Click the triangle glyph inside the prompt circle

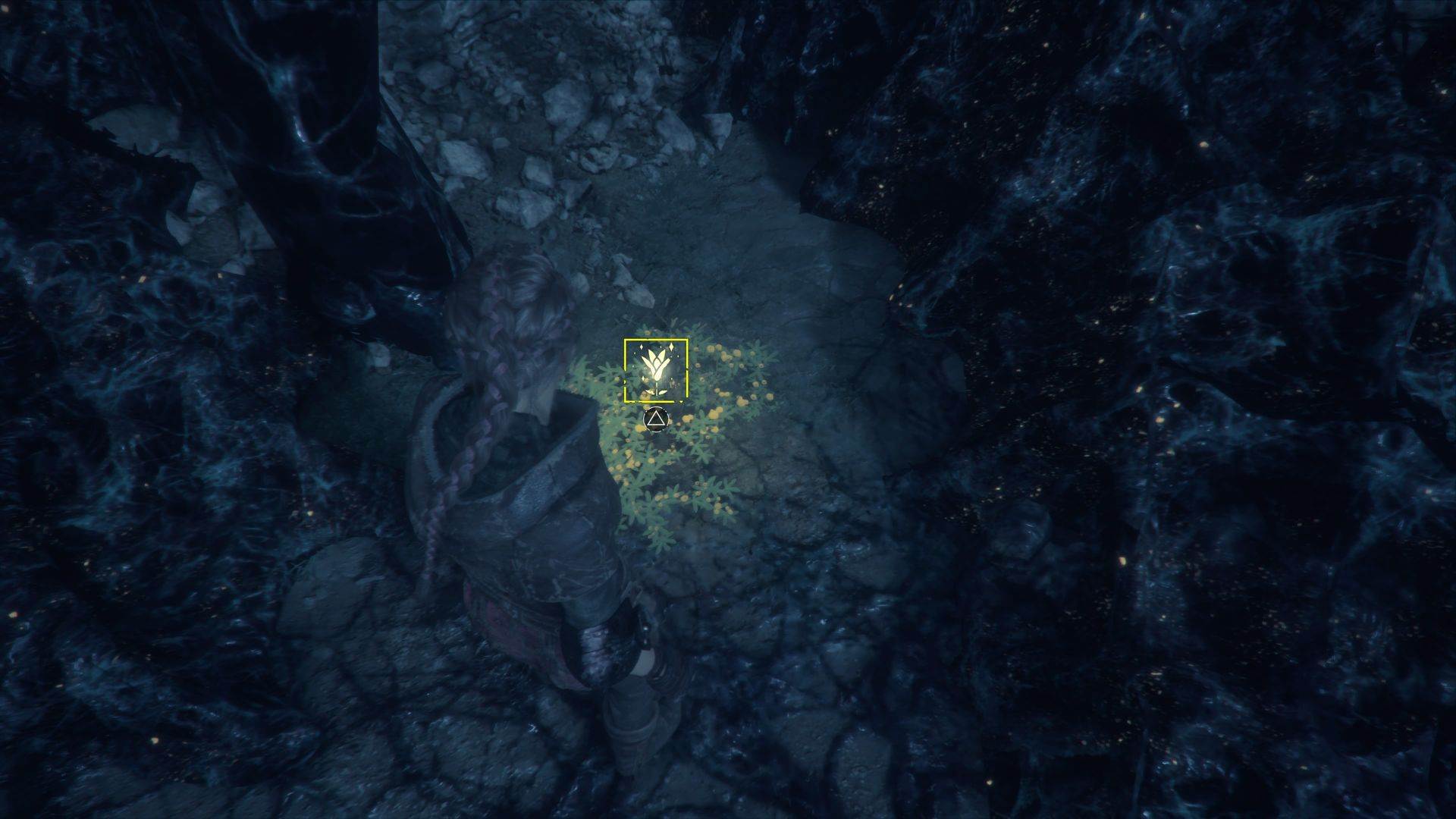(657, 419)
